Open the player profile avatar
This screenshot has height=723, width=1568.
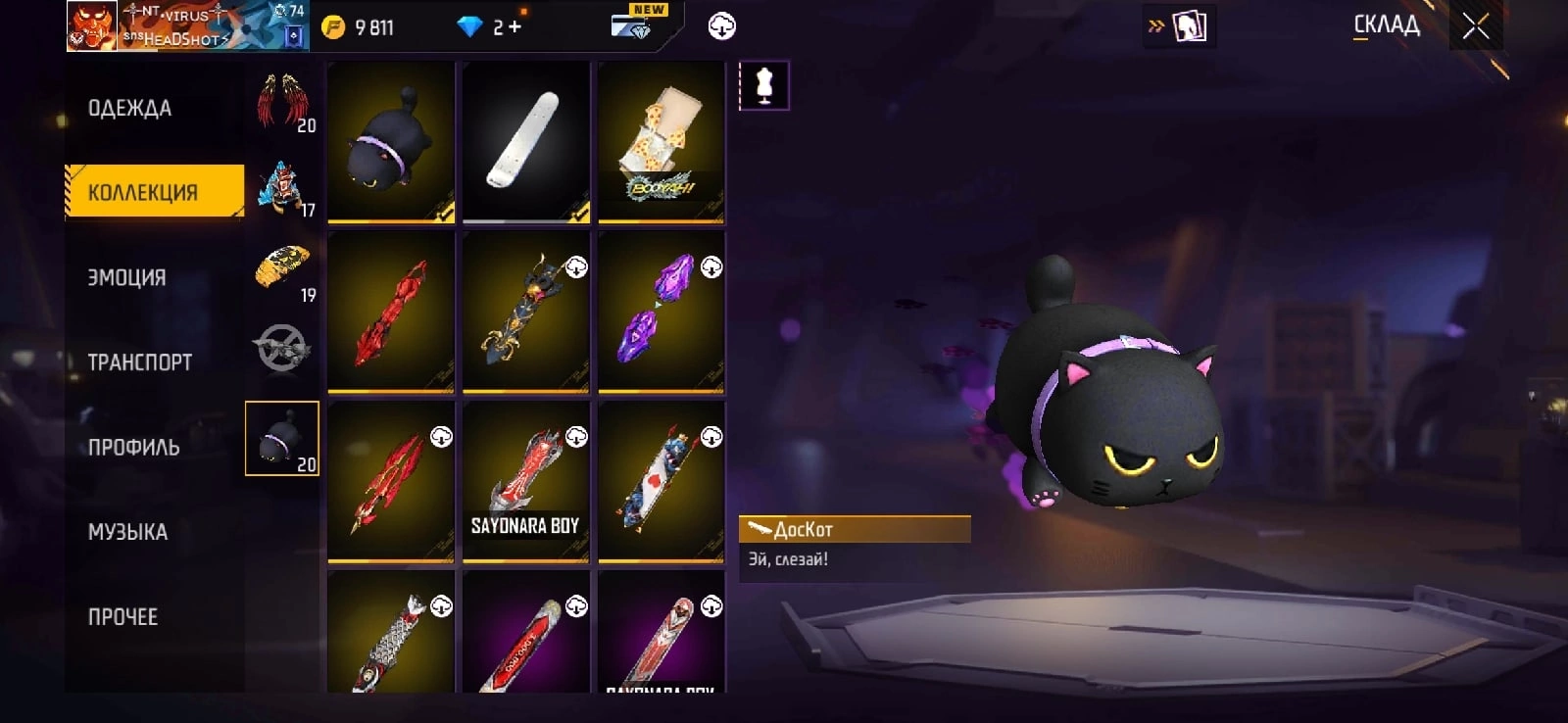[x=92, y=25]
